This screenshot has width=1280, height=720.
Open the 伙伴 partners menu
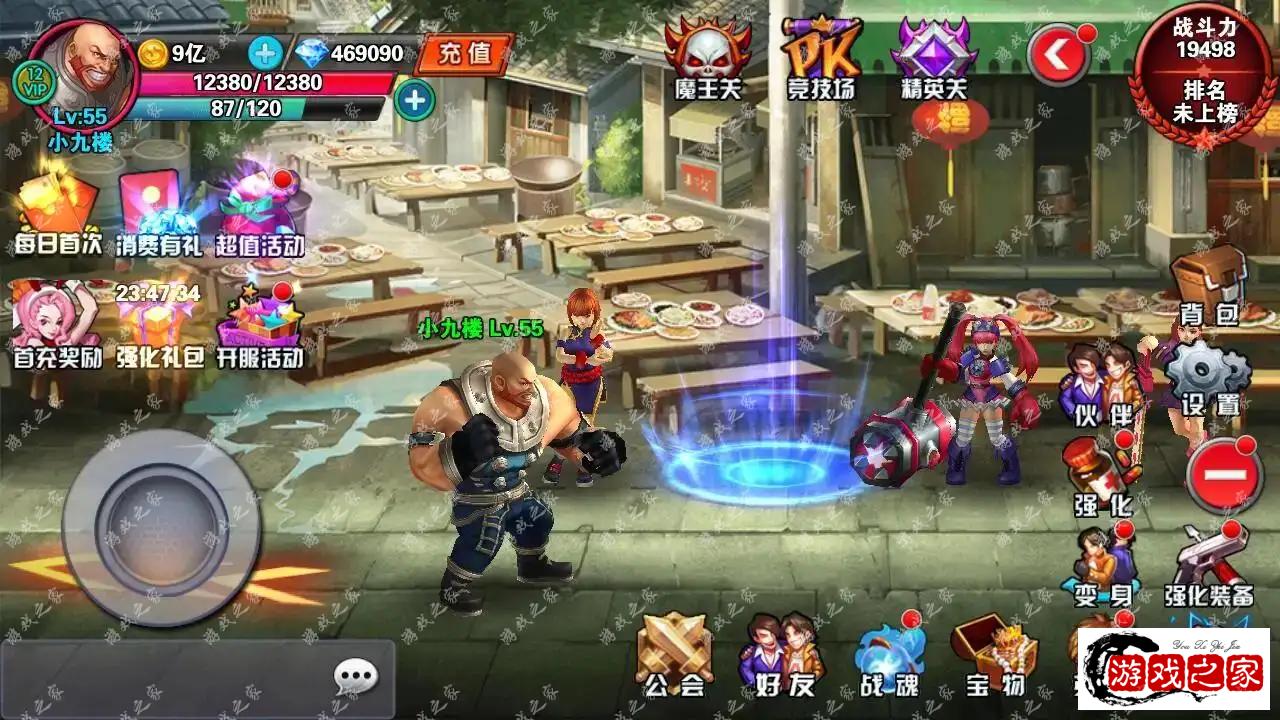(x=1102, y=382)
